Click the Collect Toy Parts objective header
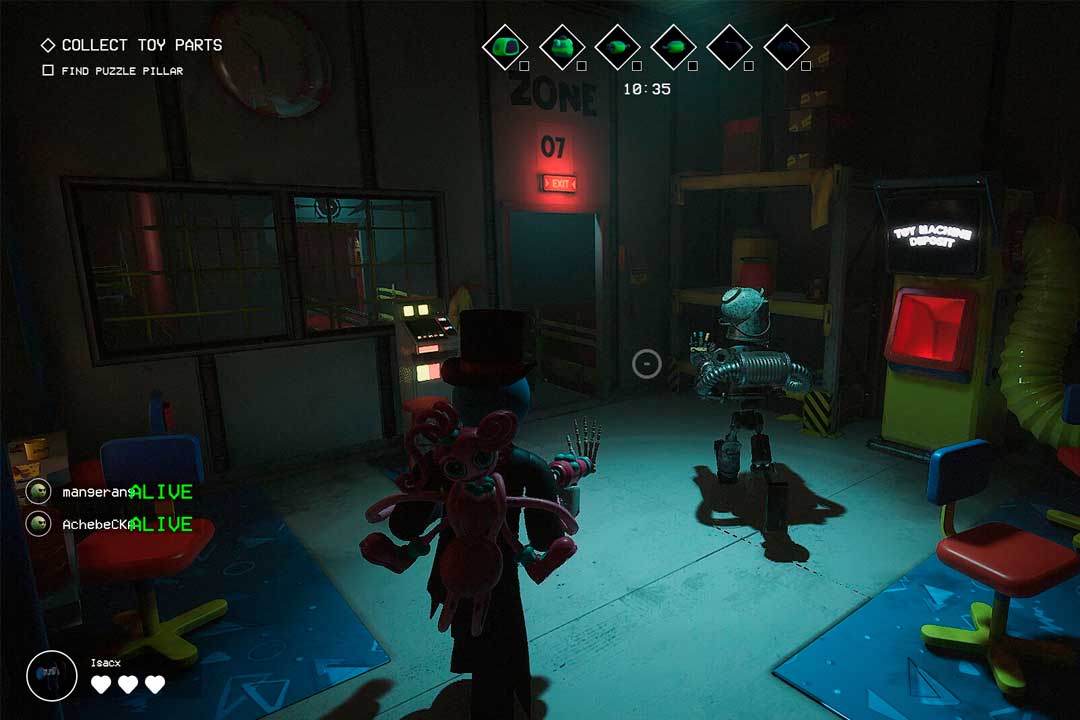1080x720 pixels. 140,45
